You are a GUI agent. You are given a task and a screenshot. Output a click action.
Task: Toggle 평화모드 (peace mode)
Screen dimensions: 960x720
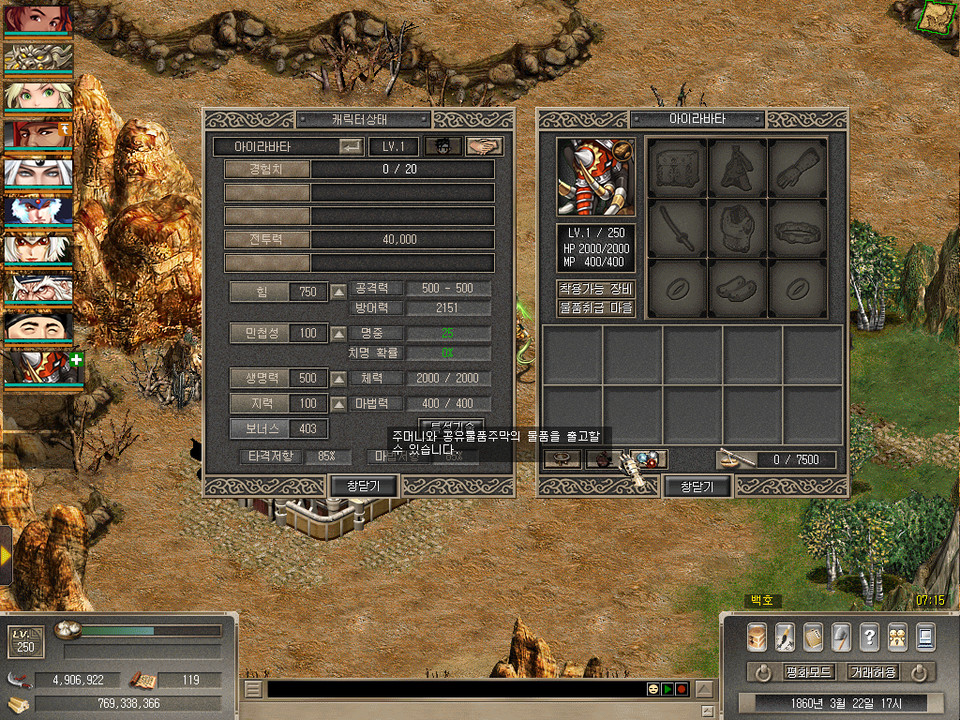coord(803,672)
